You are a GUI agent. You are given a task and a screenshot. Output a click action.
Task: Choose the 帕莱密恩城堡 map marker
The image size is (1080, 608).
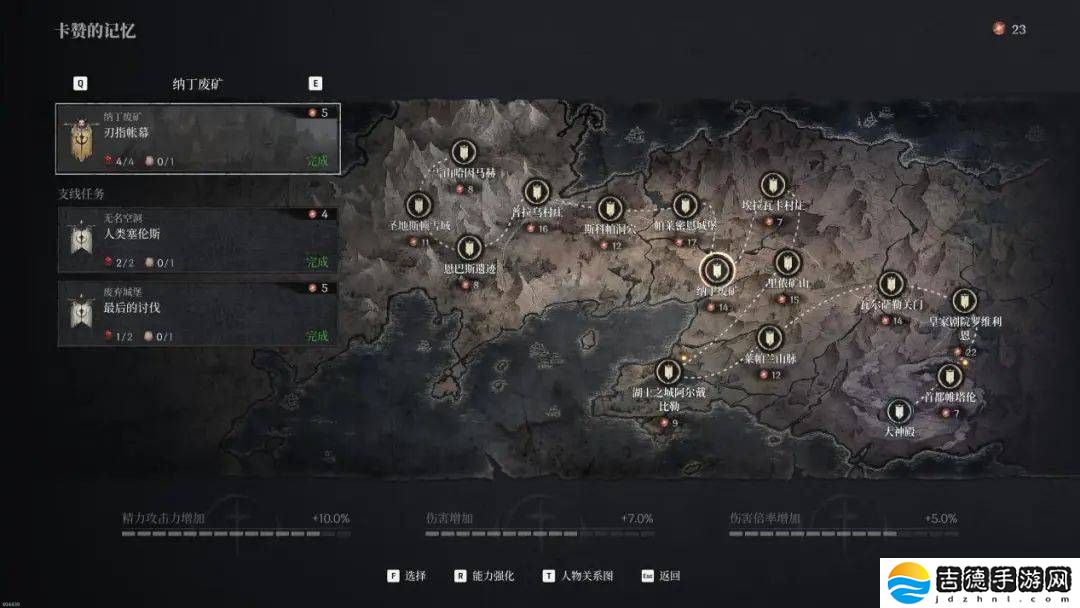coord(685,206)
